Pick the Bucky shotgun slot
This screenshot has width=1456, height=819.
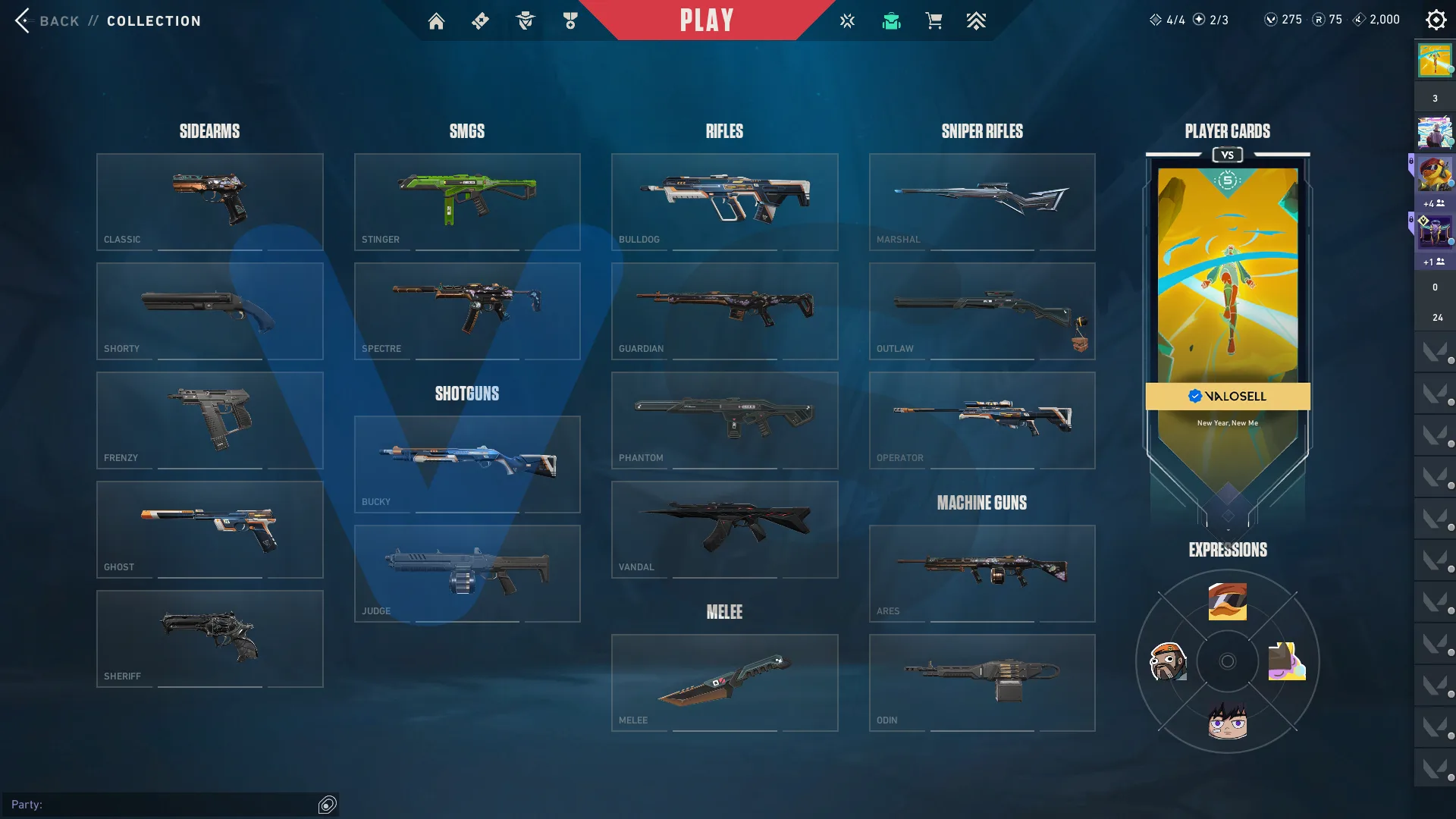pos(467,464)
